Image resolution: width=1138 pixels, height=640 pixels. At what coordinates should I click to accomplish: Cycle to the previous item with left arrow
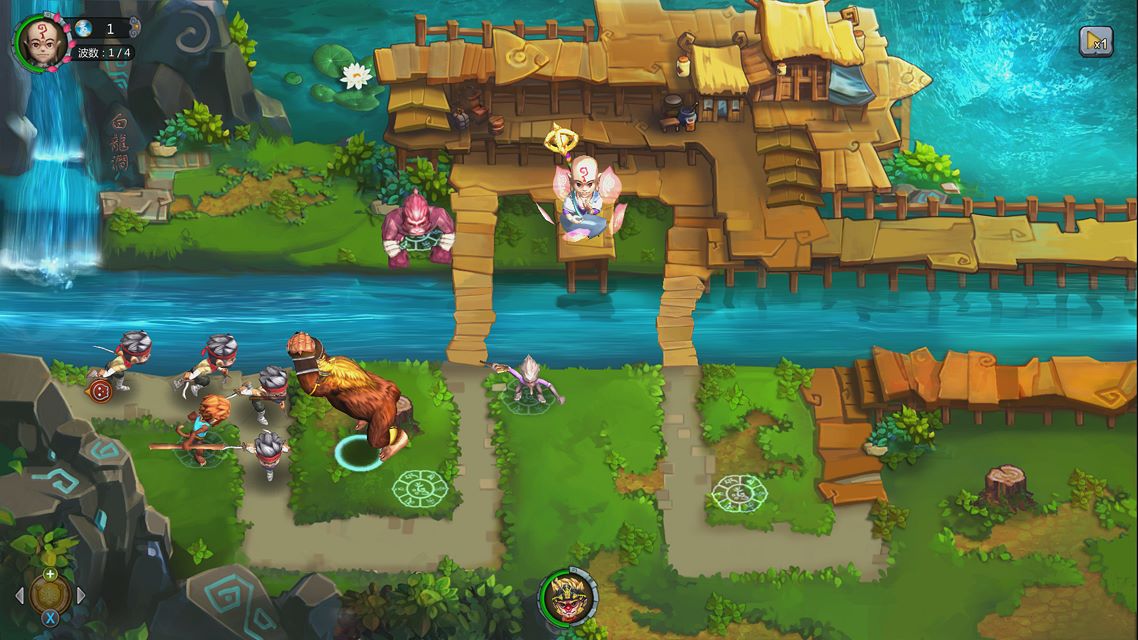[19, 596]
